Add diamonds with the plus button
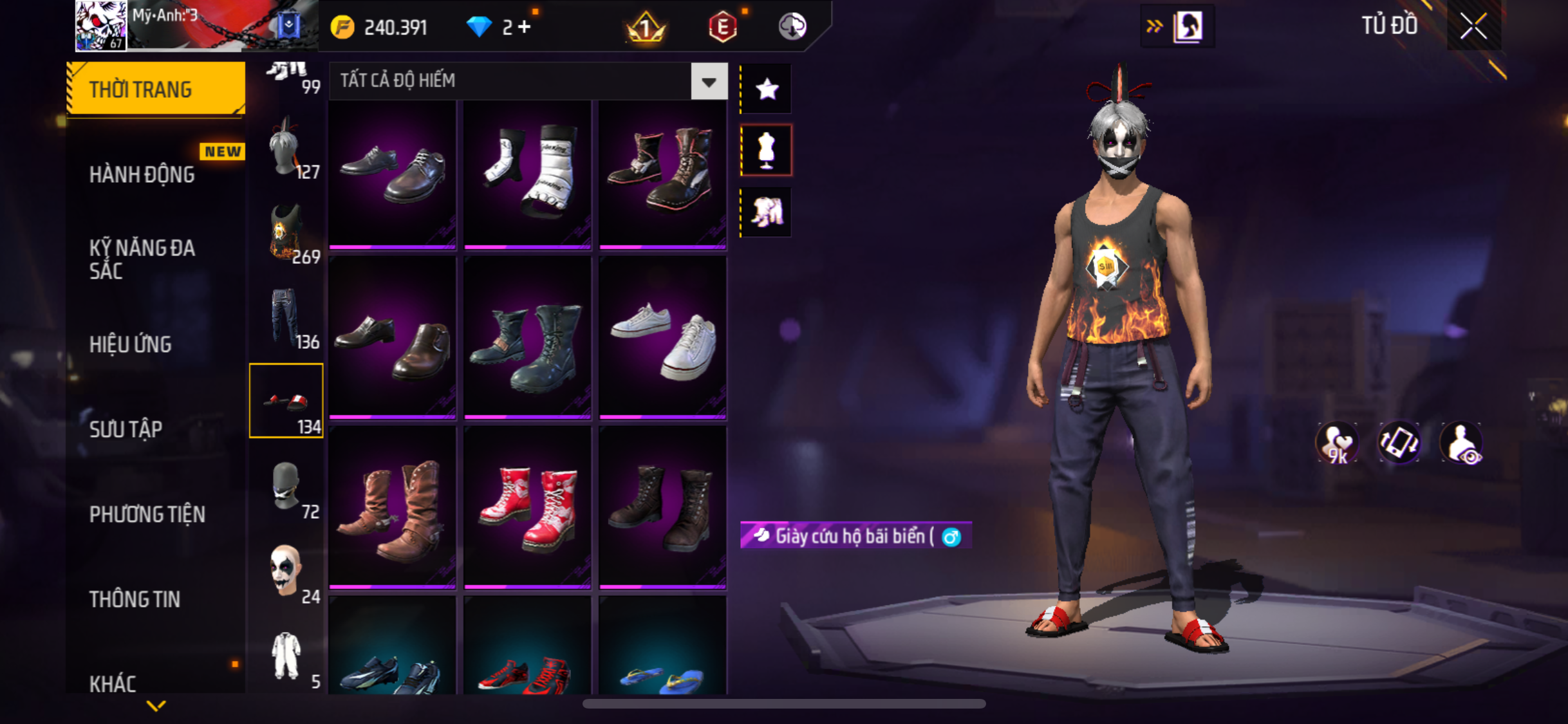The image size is (1568, 724). (525, 27)
